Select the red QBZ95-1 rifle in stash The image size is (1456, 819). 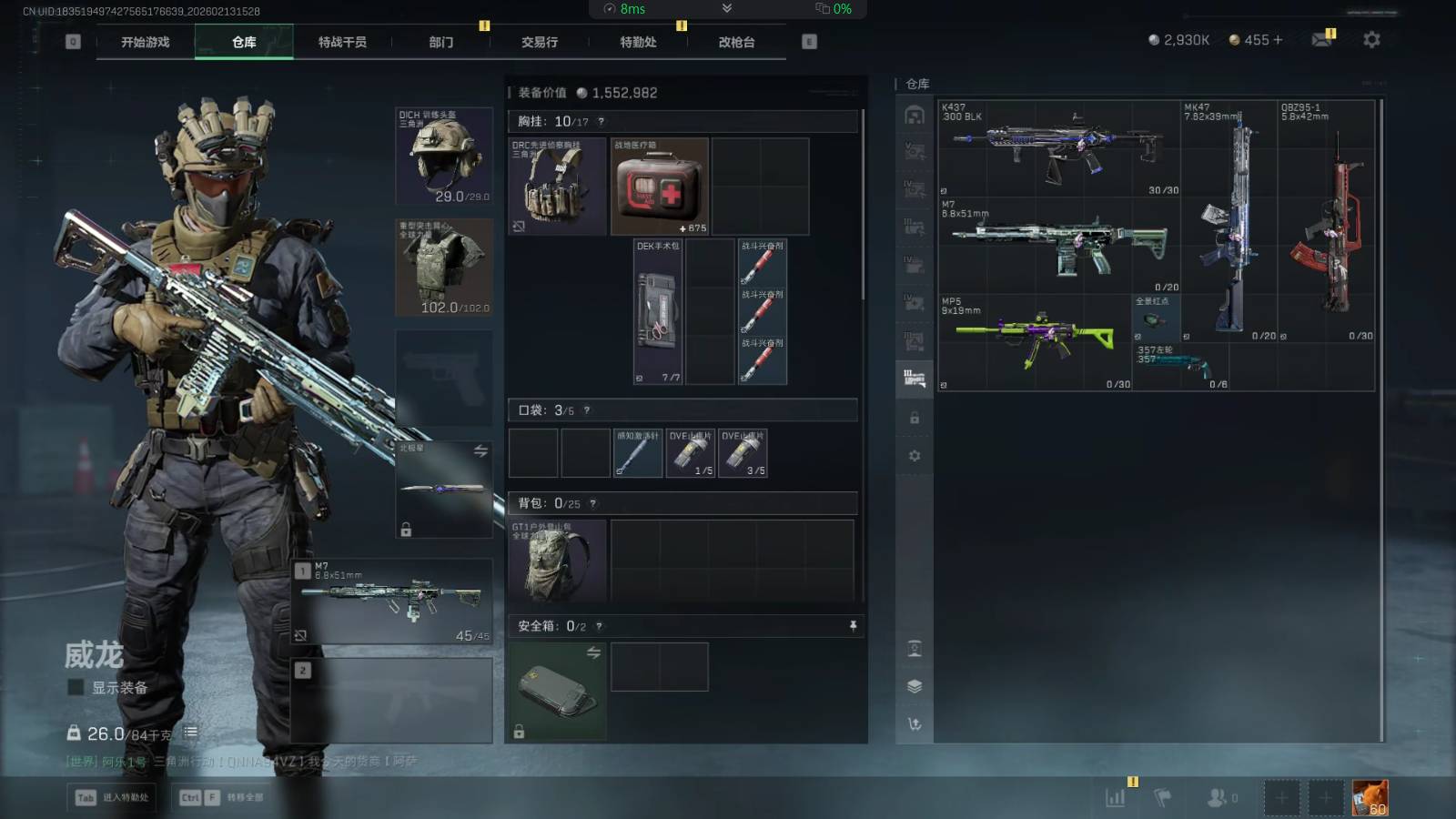click(x=1327, y=221)
